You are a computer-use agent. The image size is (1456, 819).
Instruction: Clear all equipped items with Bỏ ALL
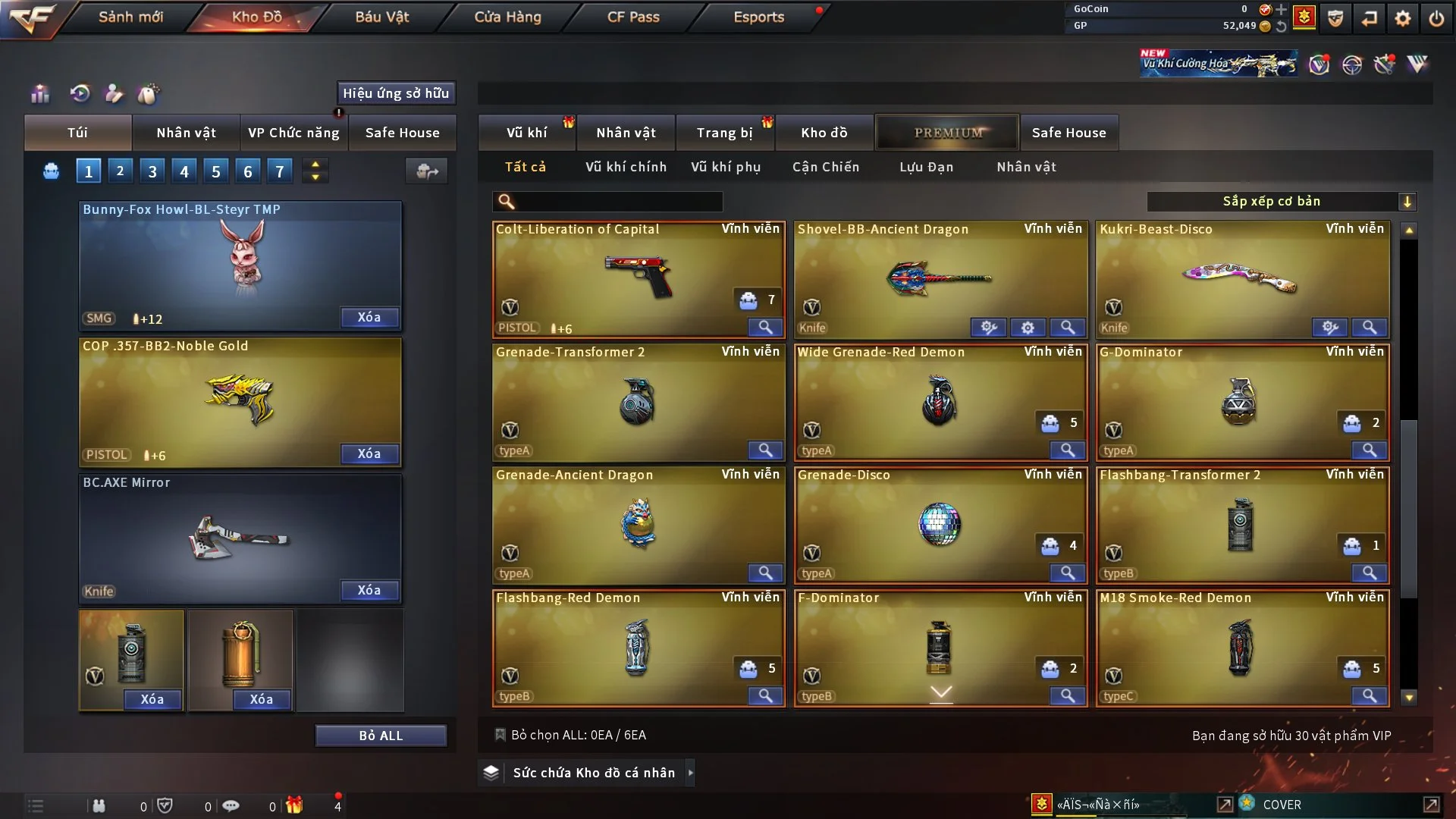click(381, 736)
